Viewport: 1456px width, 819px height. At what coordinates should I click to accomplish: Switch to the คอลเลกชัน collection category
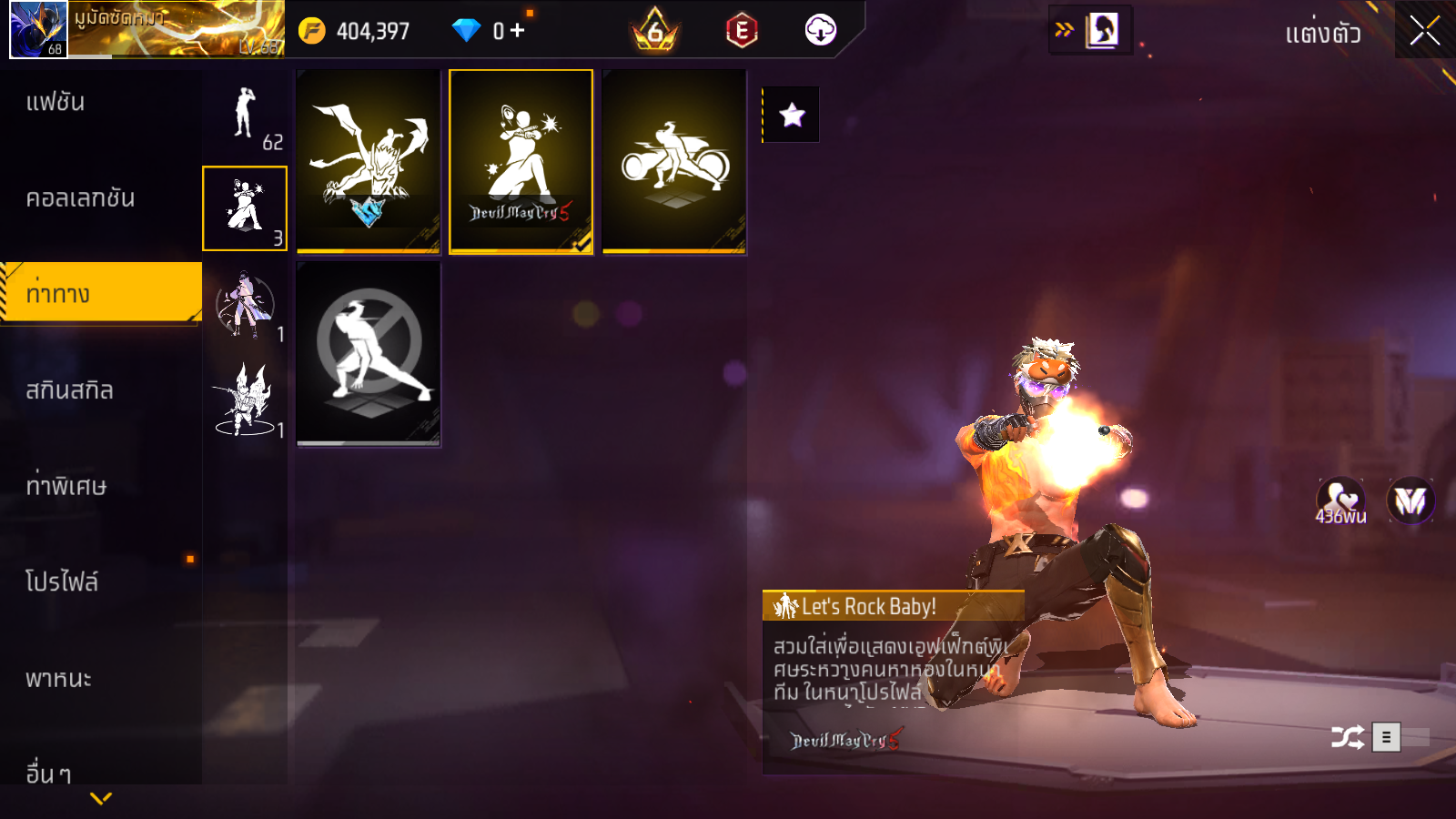click(80, 198)
